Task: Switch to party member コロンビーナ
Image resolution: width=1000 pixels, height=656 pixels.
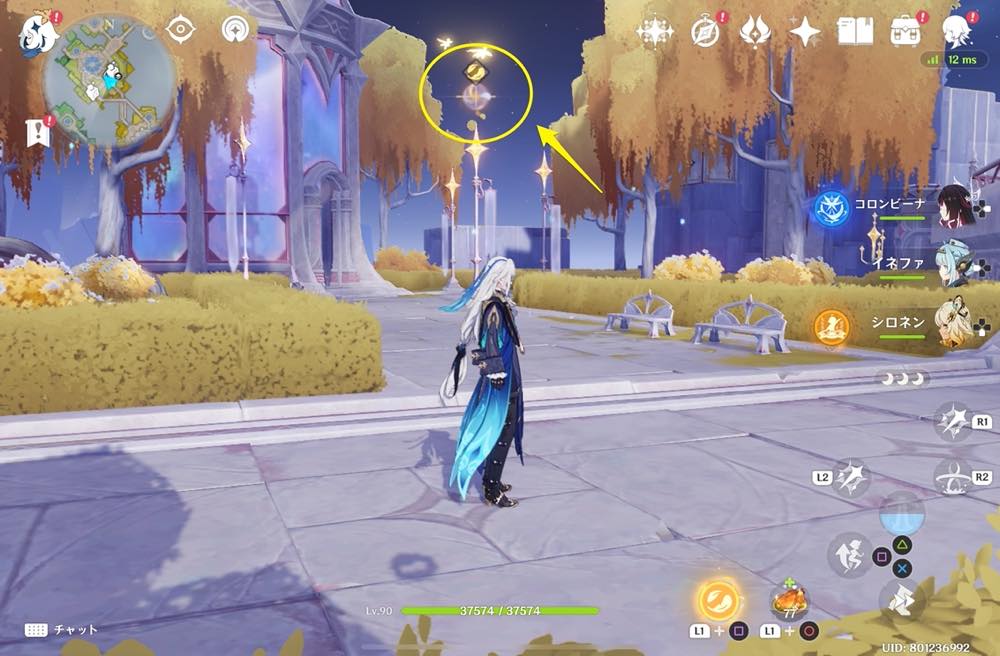Action: coord(956,206)
